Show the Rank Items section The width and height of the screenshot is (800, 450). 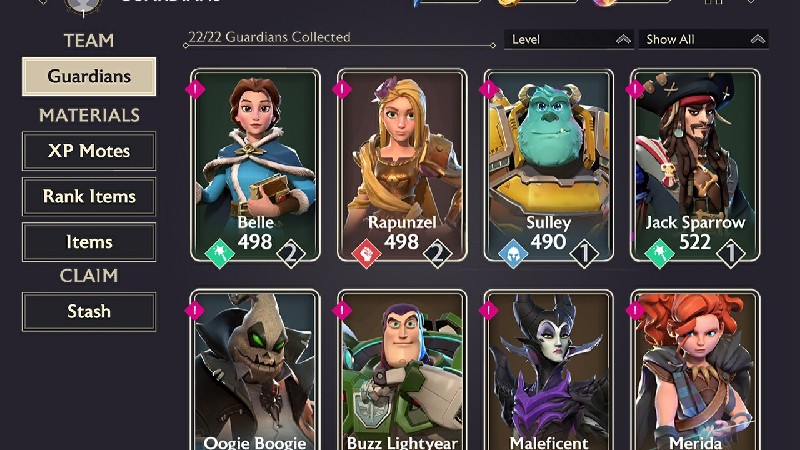[x=89, y=197]
